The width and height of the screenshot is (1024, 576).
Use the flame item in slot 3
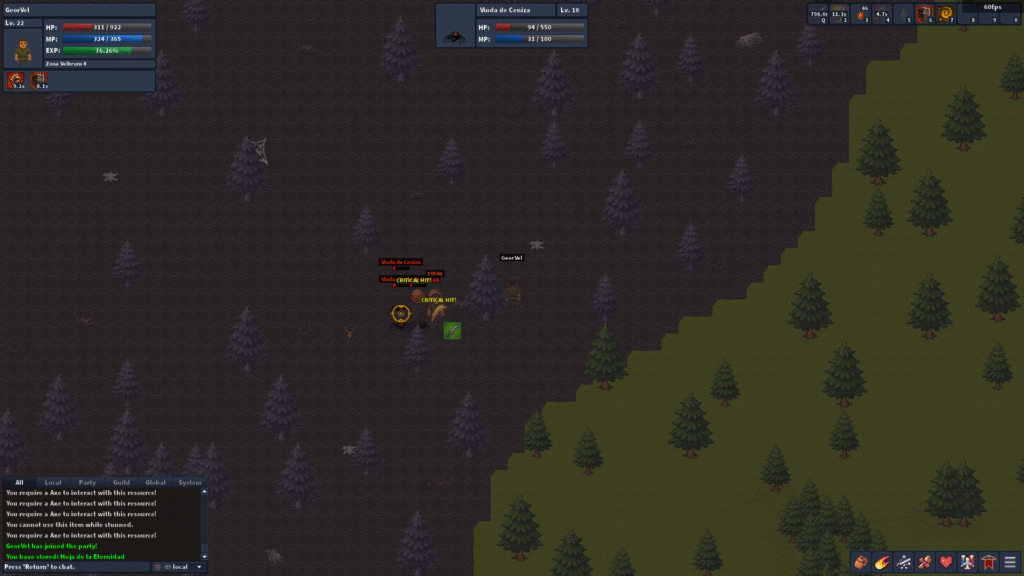tap(862, 14)
